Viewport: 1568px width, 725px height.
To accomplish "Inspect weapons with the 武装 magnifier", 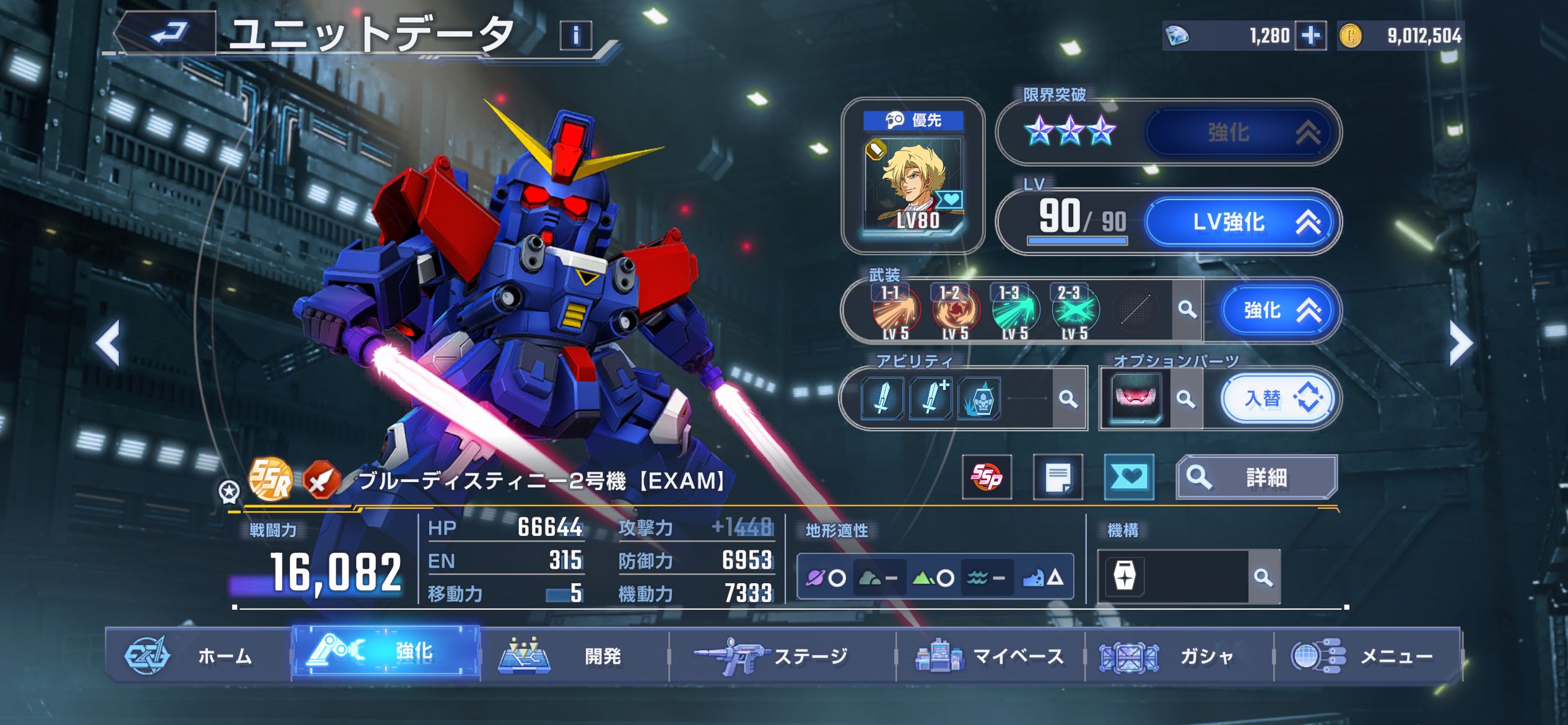I will [1187, 309].
